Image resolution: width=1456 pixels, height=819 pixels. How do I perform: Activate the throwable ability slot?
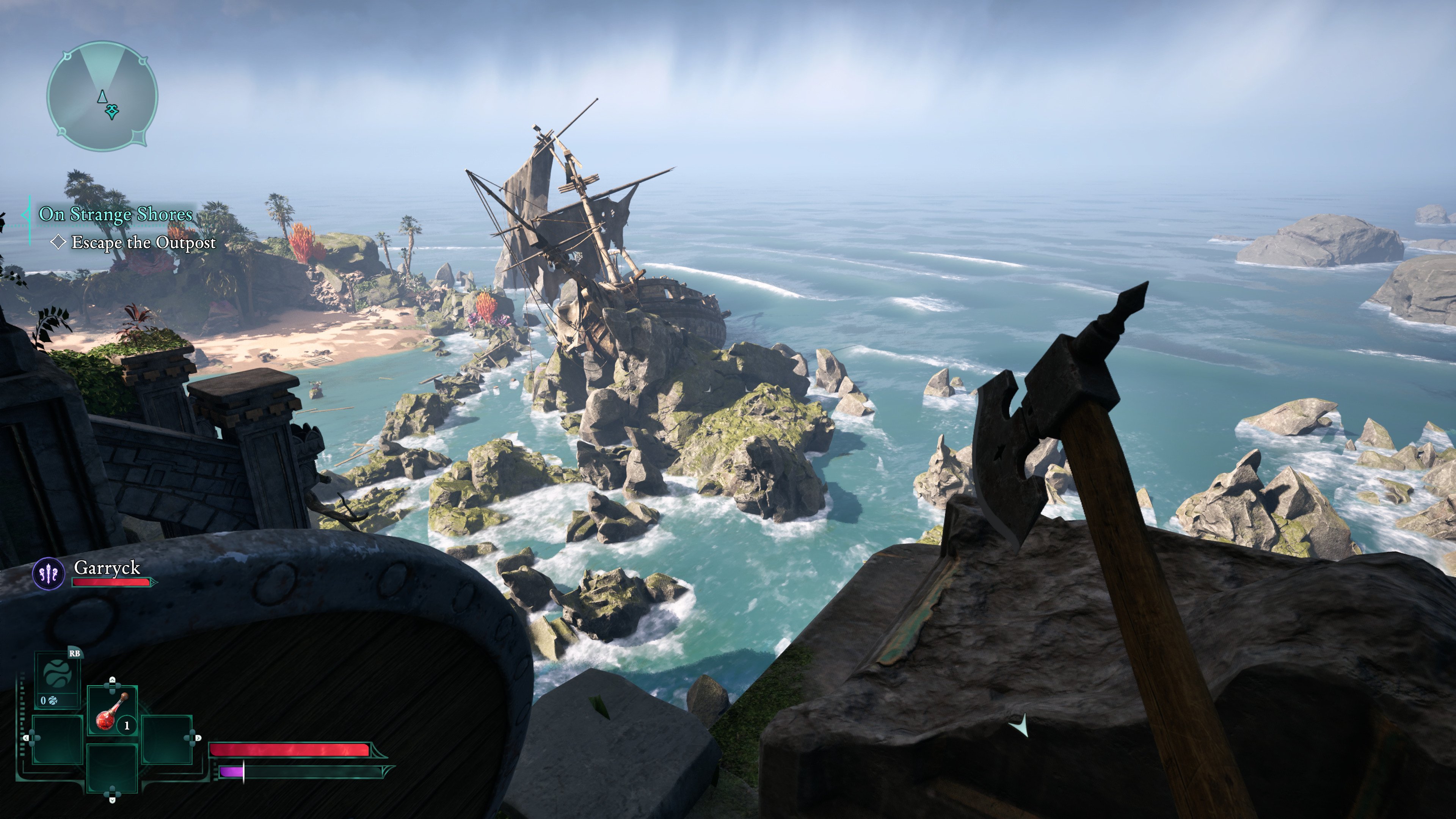click(57, 680)
